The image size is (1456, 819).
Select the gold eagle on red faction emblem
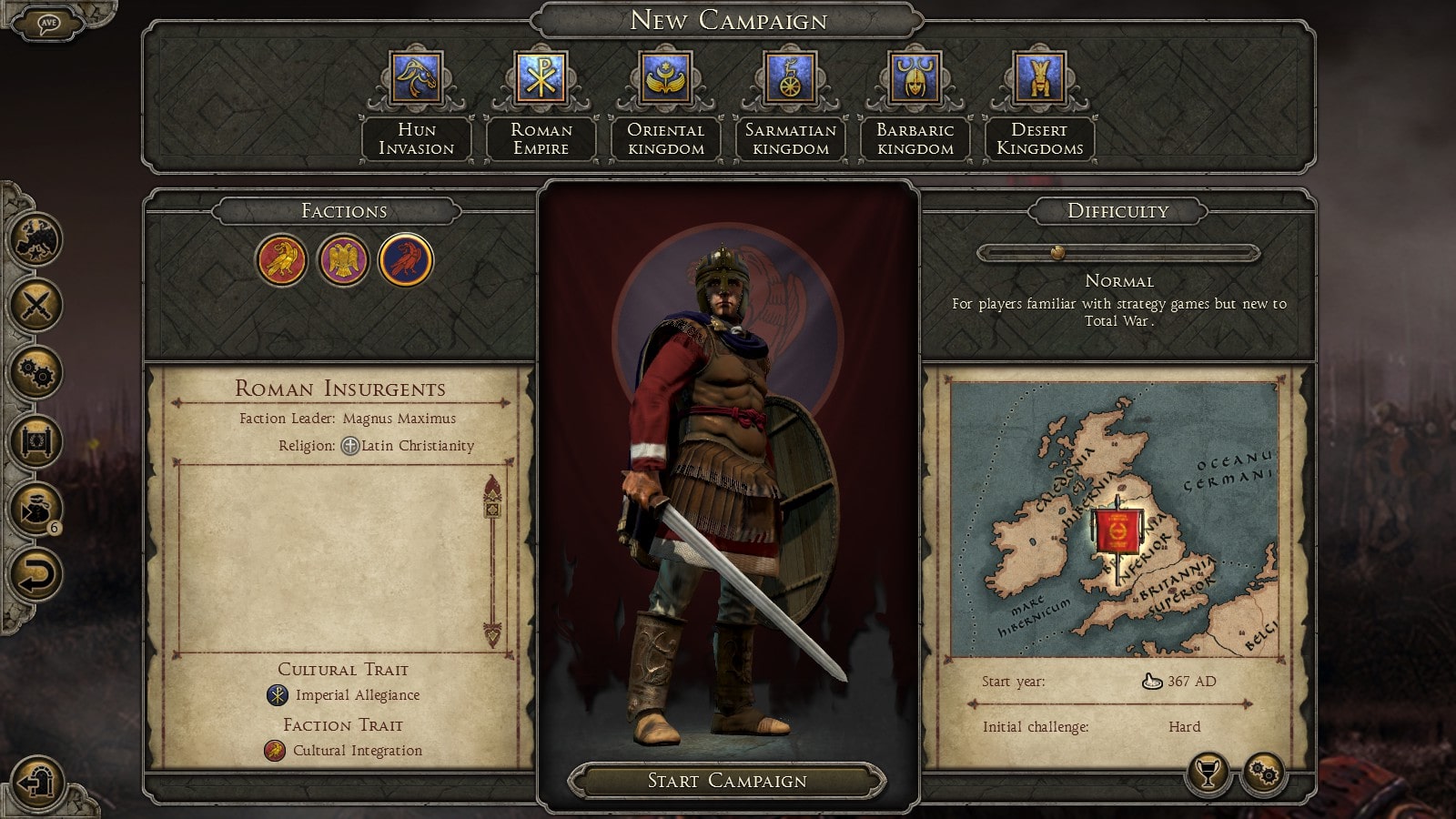click(x=281, y=260)
